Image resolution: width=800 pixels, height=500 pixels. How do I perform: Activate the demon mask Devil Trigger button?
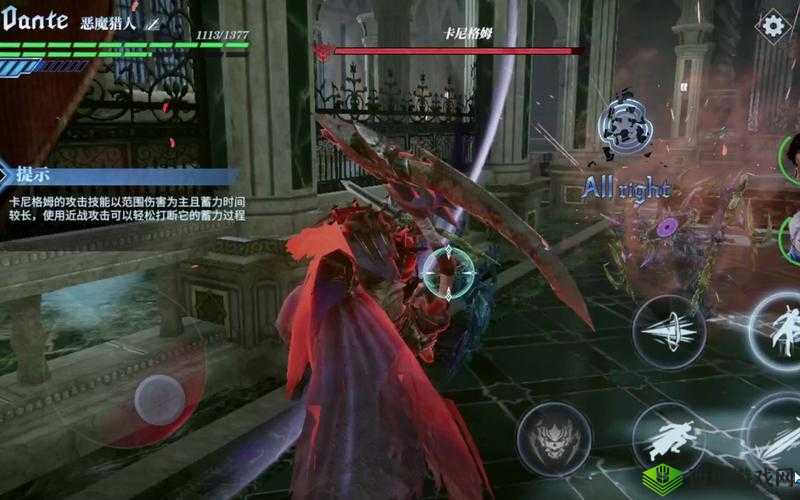553,437
